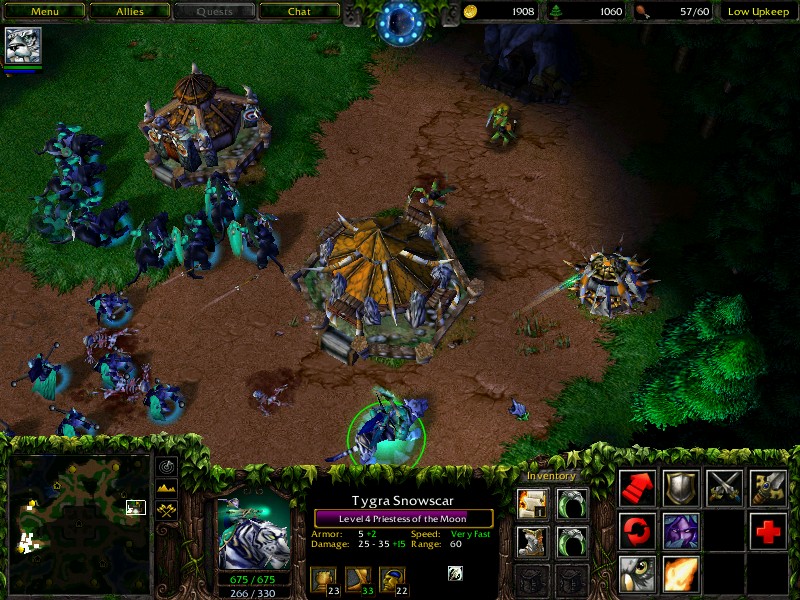
Task: Select the hero icon in the top-left corner
Action: 21,46
